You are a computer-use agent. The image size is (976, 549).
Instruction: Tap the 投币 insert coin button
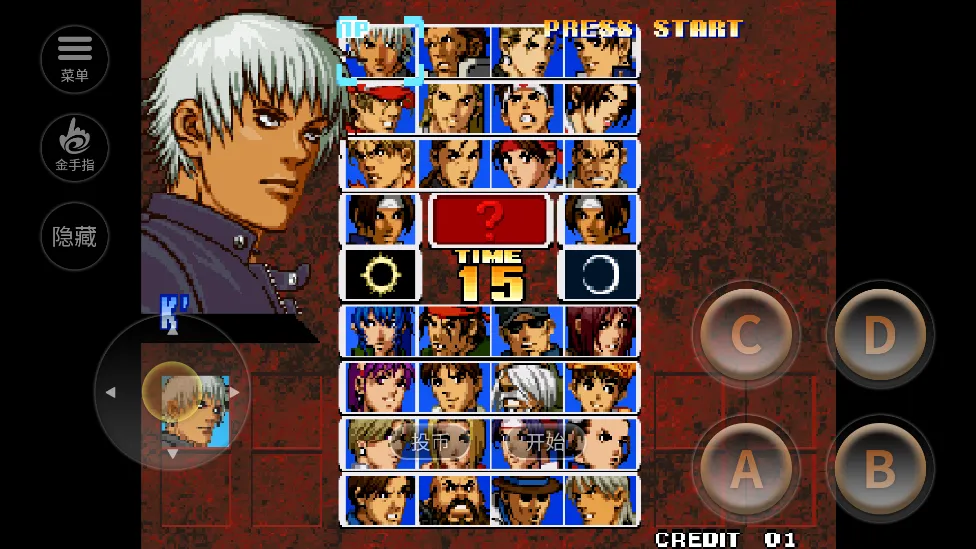[430, 442]
